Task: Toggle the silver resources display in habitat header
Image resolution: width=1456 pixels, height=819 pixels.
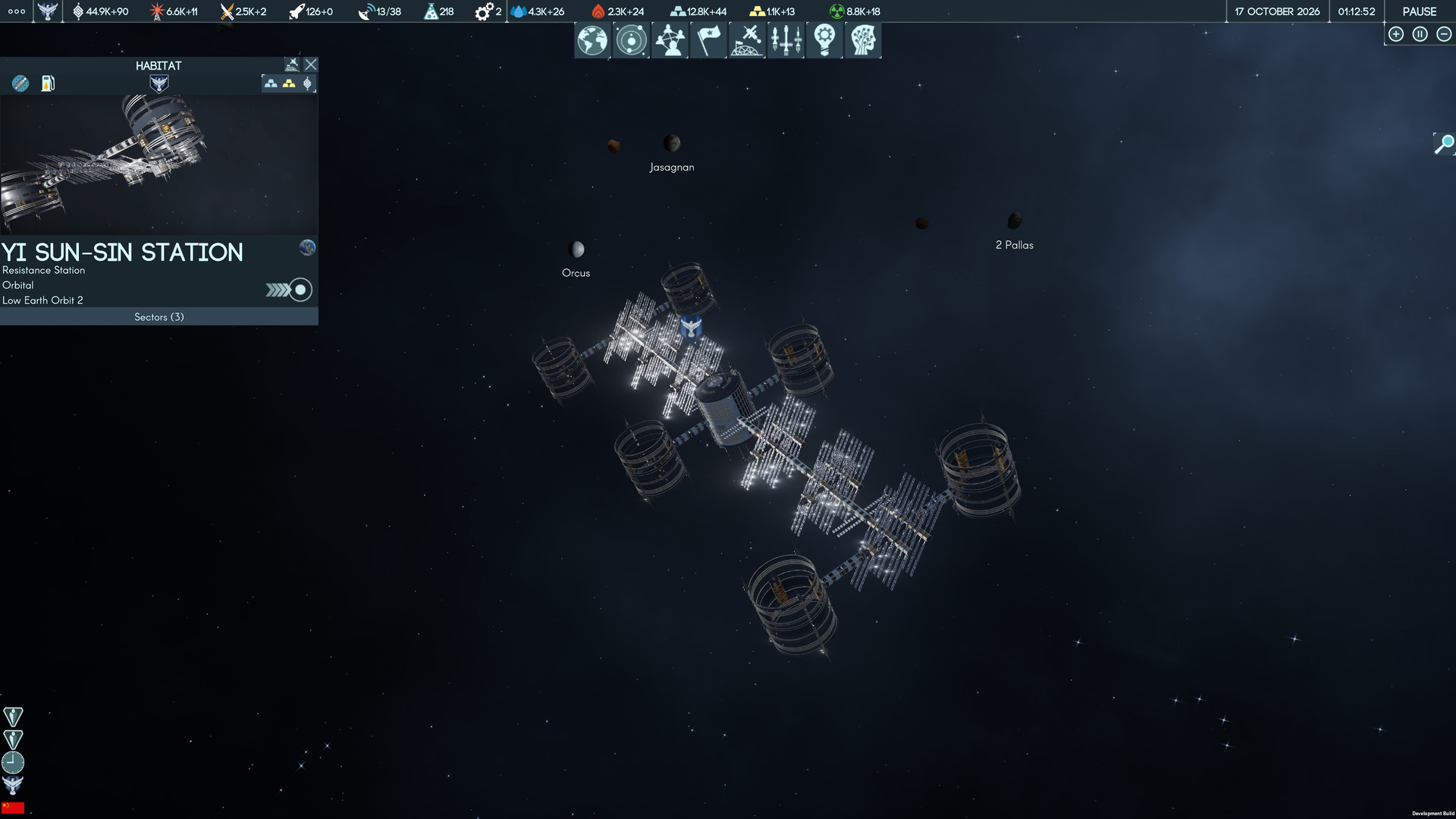Action: coord(271,83)
